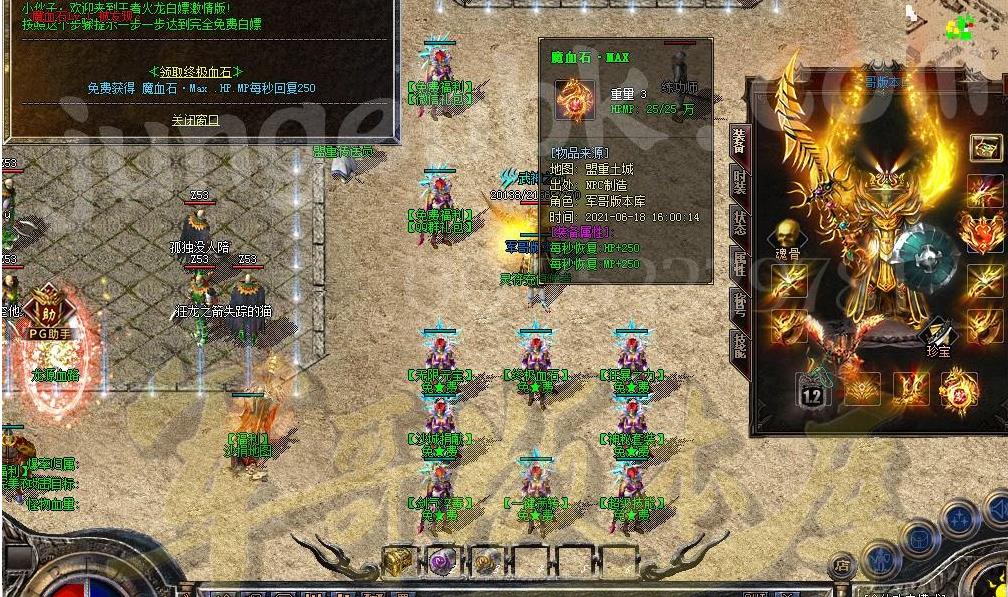Close the NPC dialogue window (关闭窗口)

point(195,120)
